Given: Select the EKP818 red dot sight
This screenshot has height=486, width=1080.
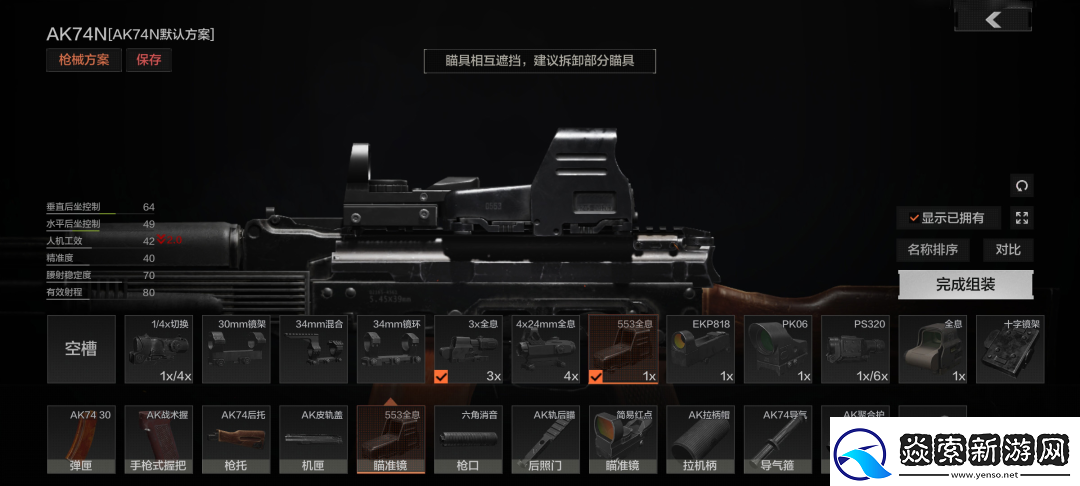Looking at the screenshot, I should pyautogui.click(x=699, y=349).
